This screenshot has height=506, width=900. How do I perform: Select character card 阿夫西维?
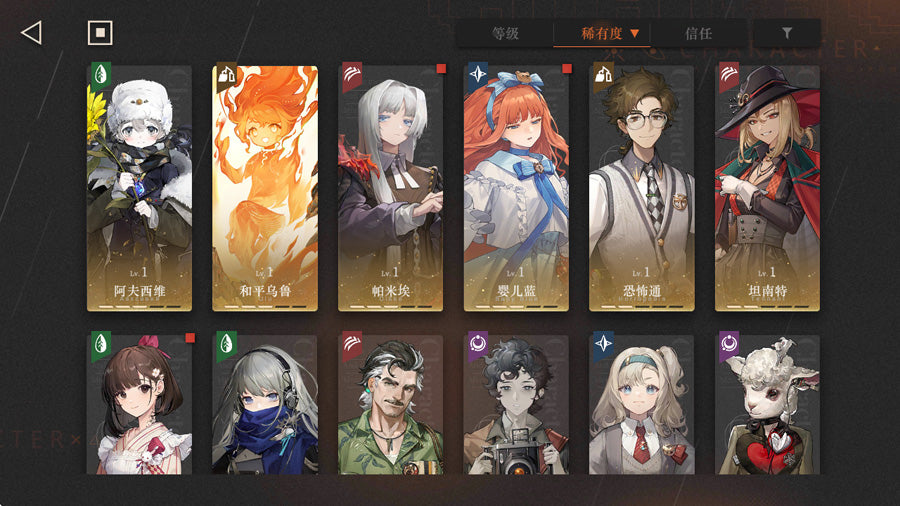pyautogui.click(x=139, y=188)
